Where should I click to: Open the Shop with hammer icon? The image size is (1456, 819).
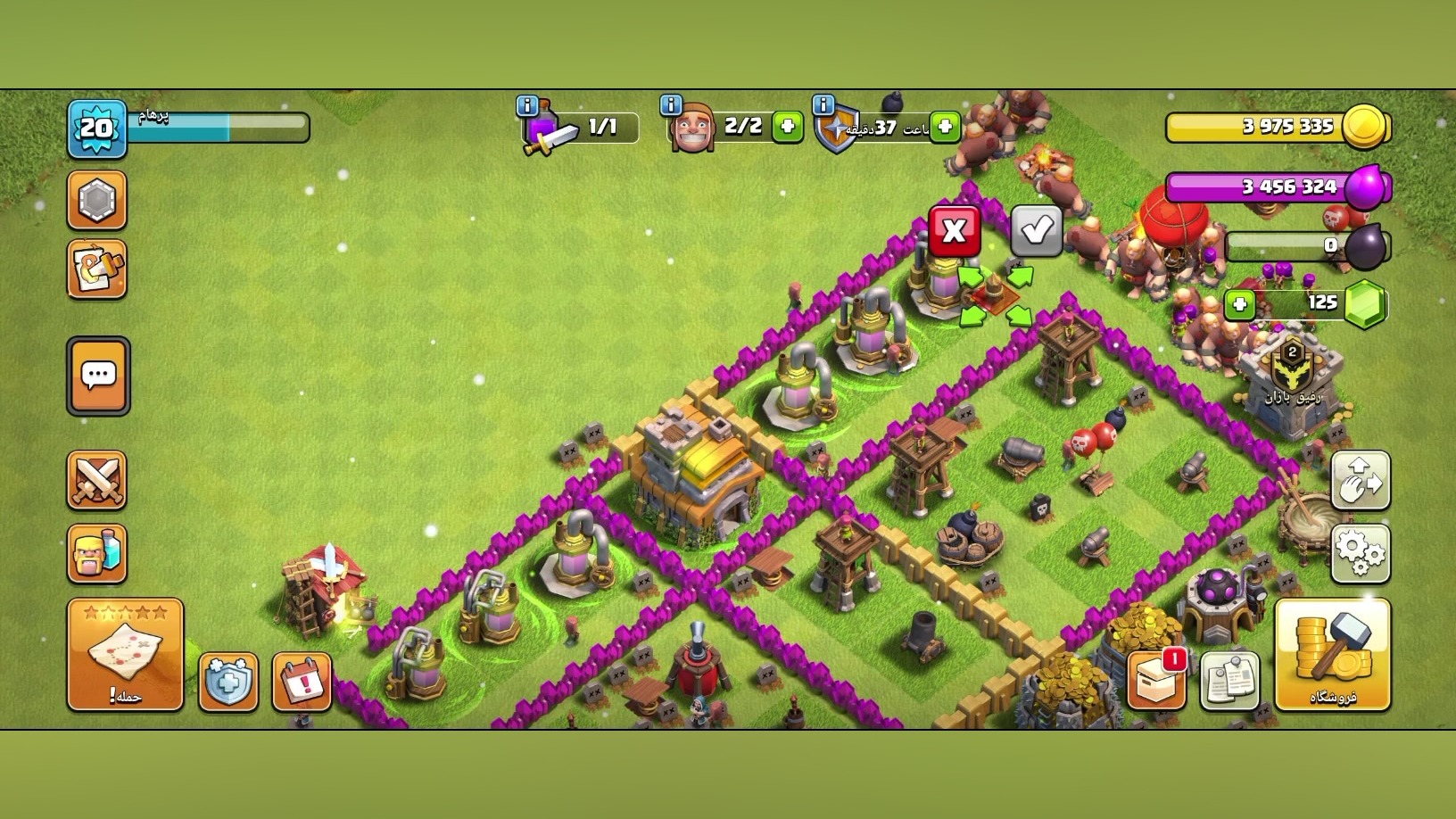click(1332, 655)
